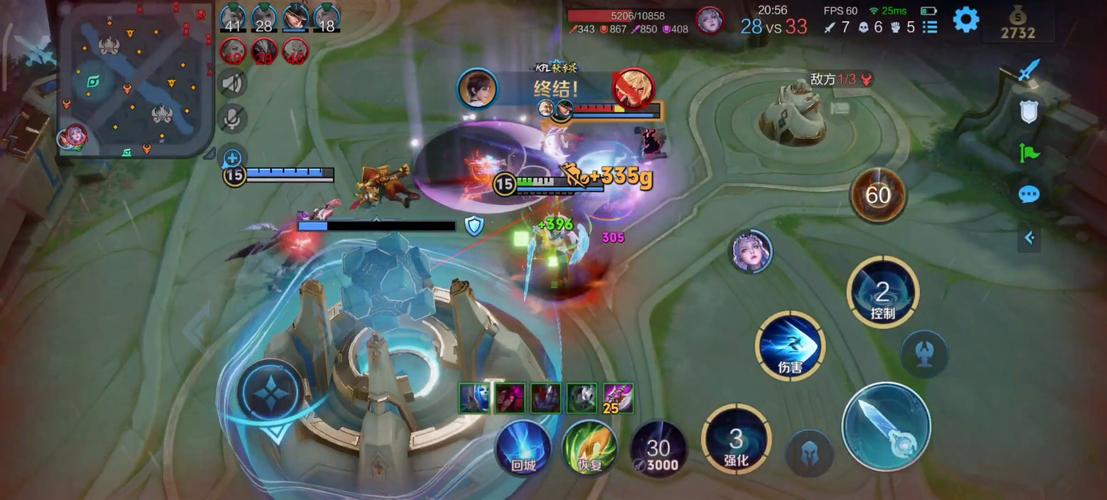Send the blue sword attack signal
Screen dimensions: 1107x500
1029,71
